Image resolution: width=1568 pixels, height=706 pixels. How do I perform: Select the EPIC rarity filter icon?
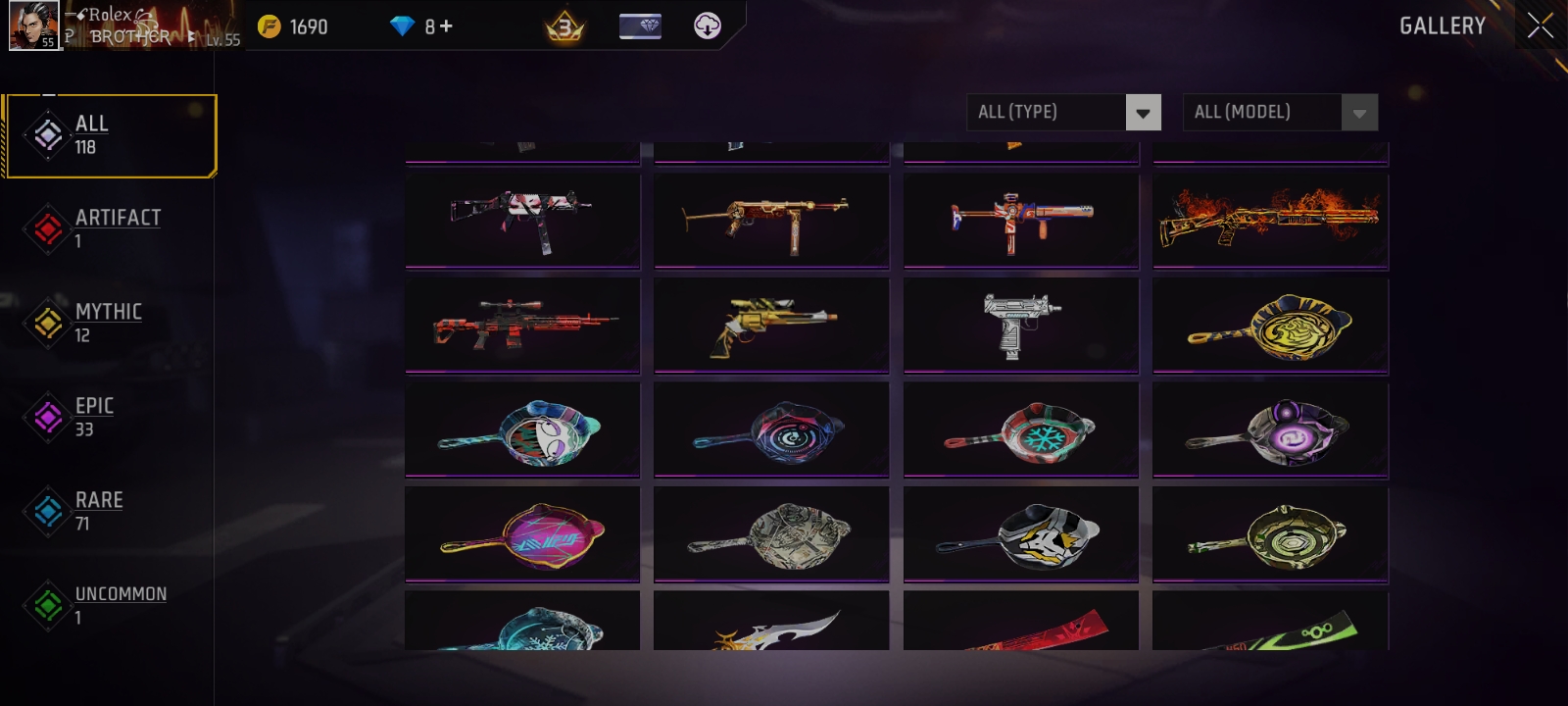click(x=47, y=415)
